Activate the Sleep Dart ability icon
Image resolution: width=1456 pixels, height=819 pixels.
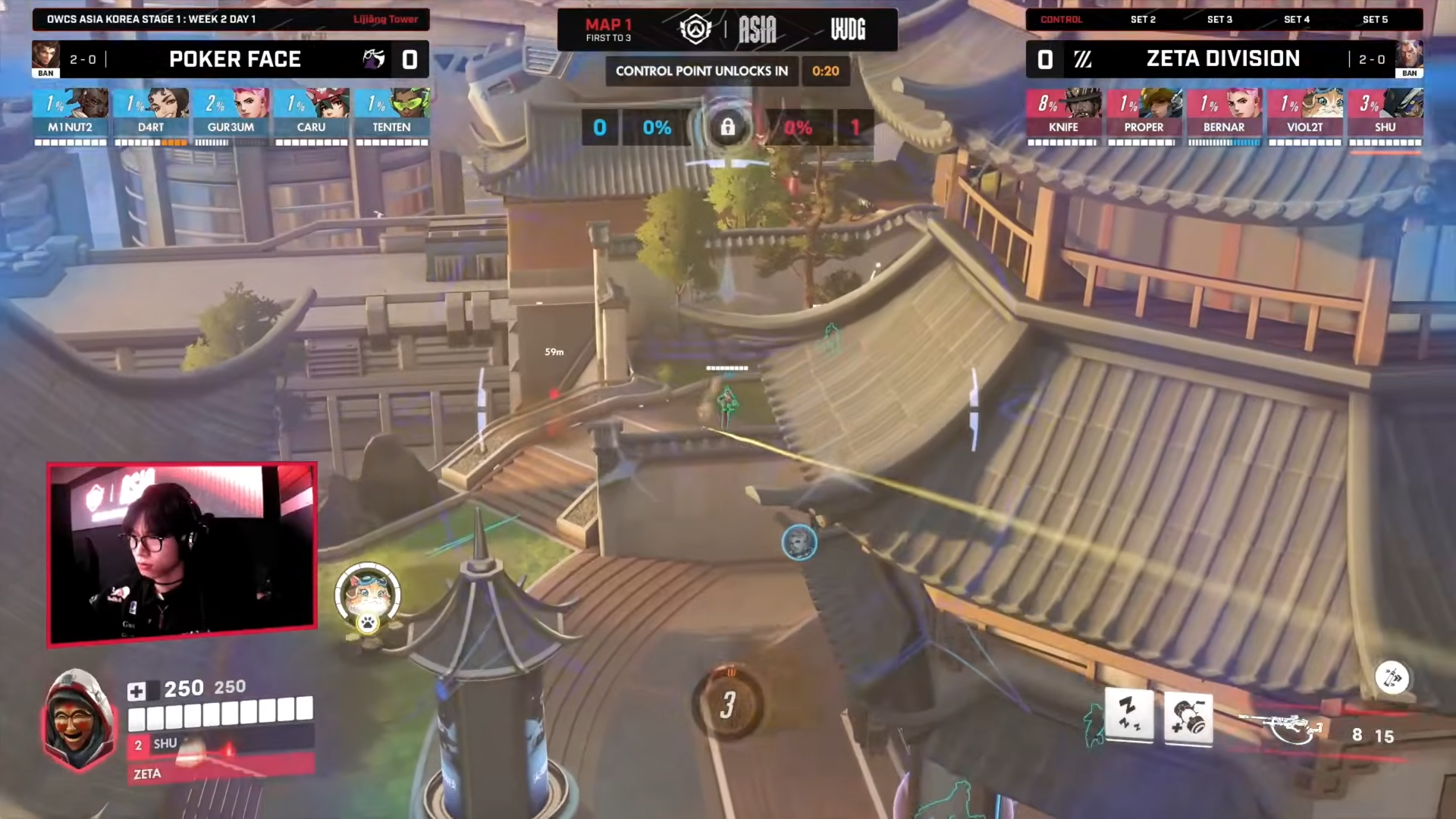click(1129, 715)
